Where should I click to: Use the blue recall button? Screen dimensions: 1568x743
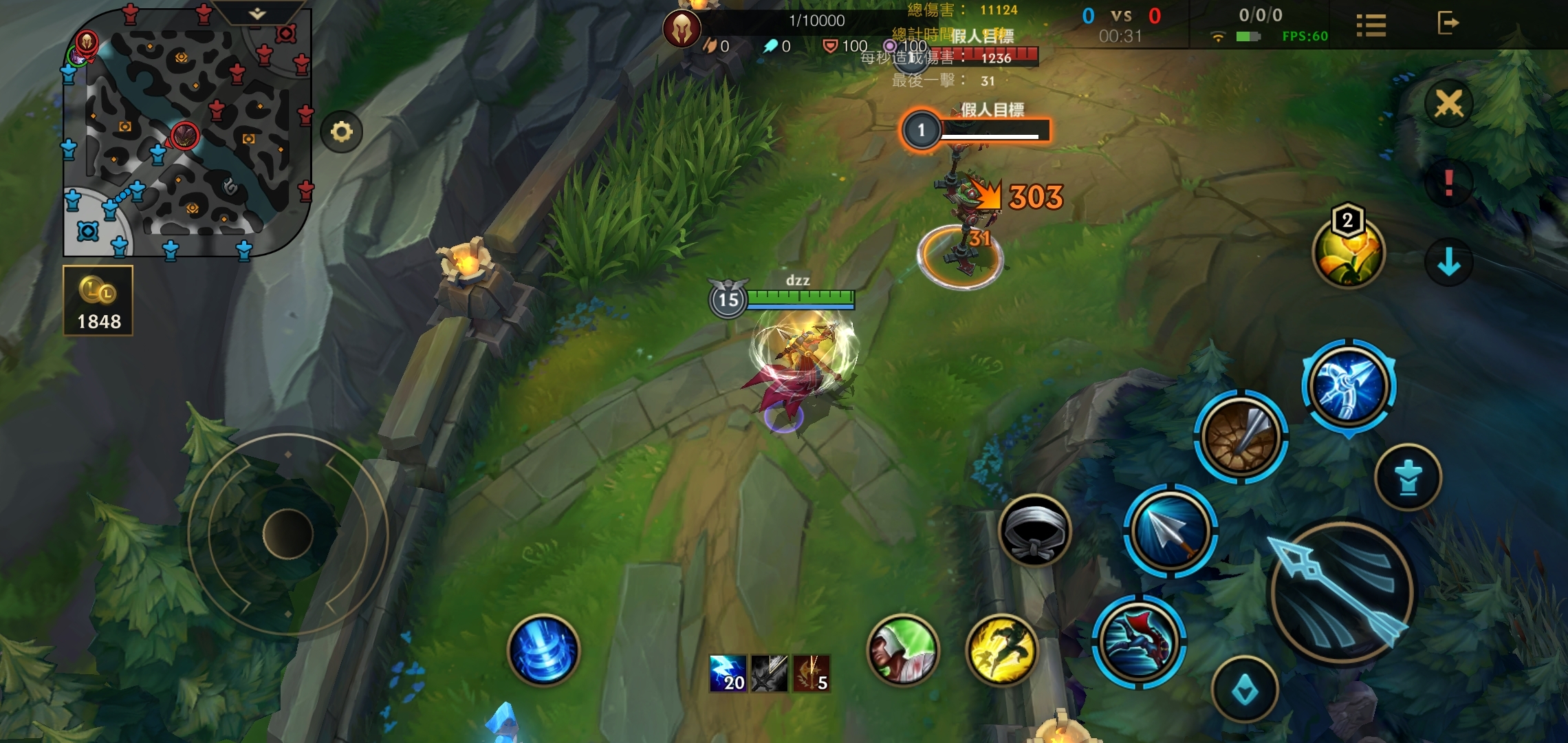[x=543, y=650]
